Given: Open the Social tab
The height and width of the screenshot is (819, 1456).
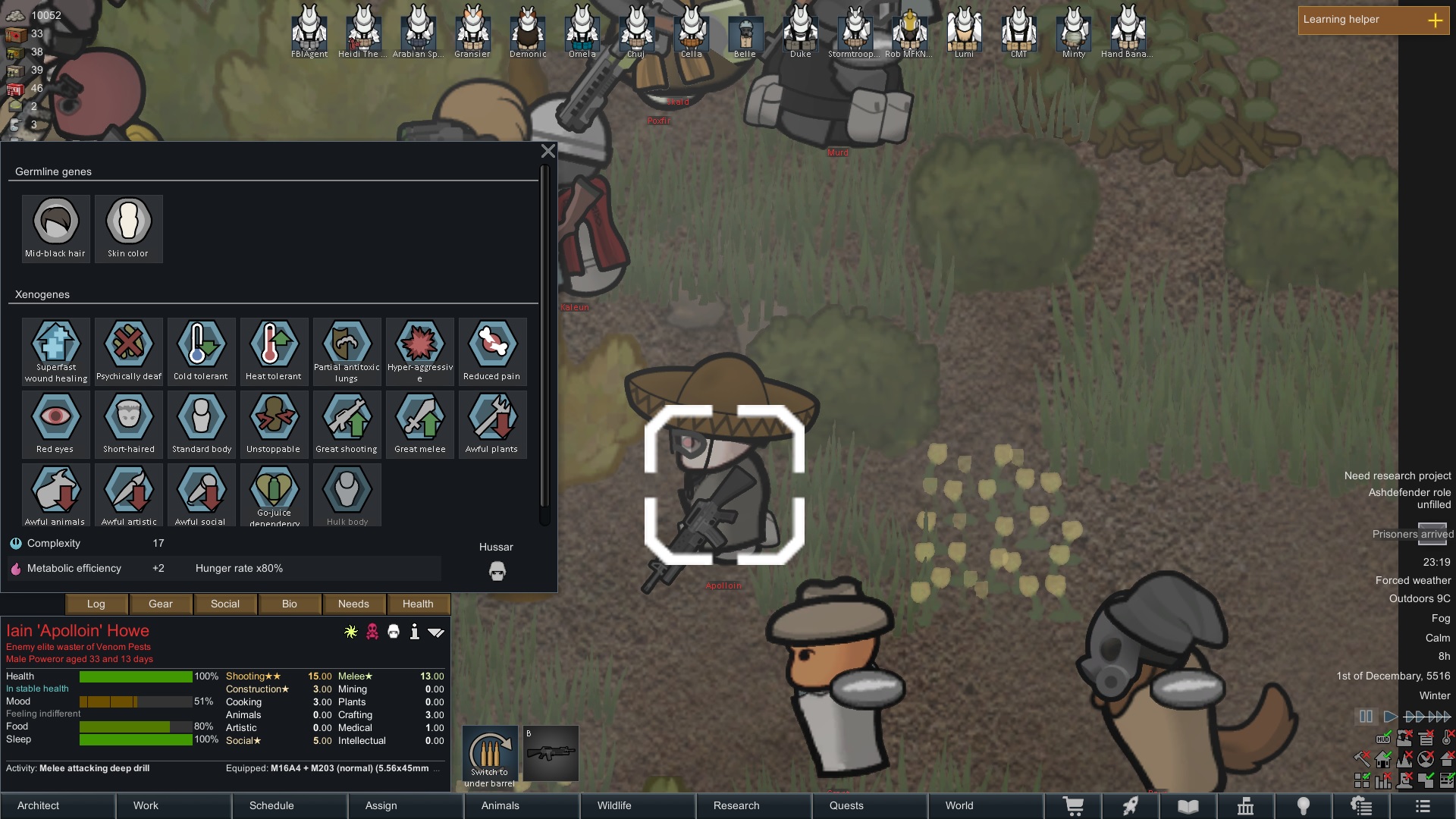Looking at the screenshot, I should (225, 604).
